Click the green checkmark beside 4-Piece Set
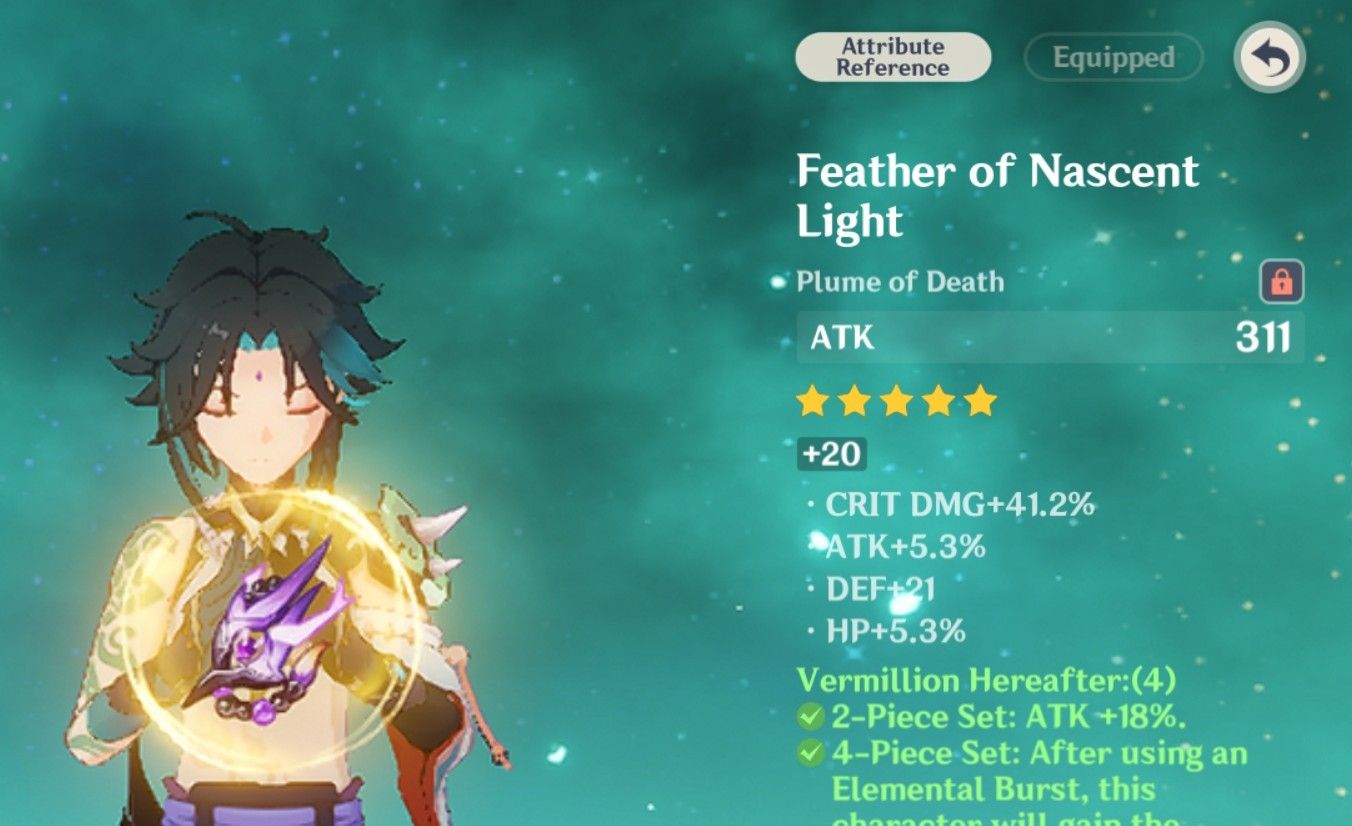 click(810, 754)
